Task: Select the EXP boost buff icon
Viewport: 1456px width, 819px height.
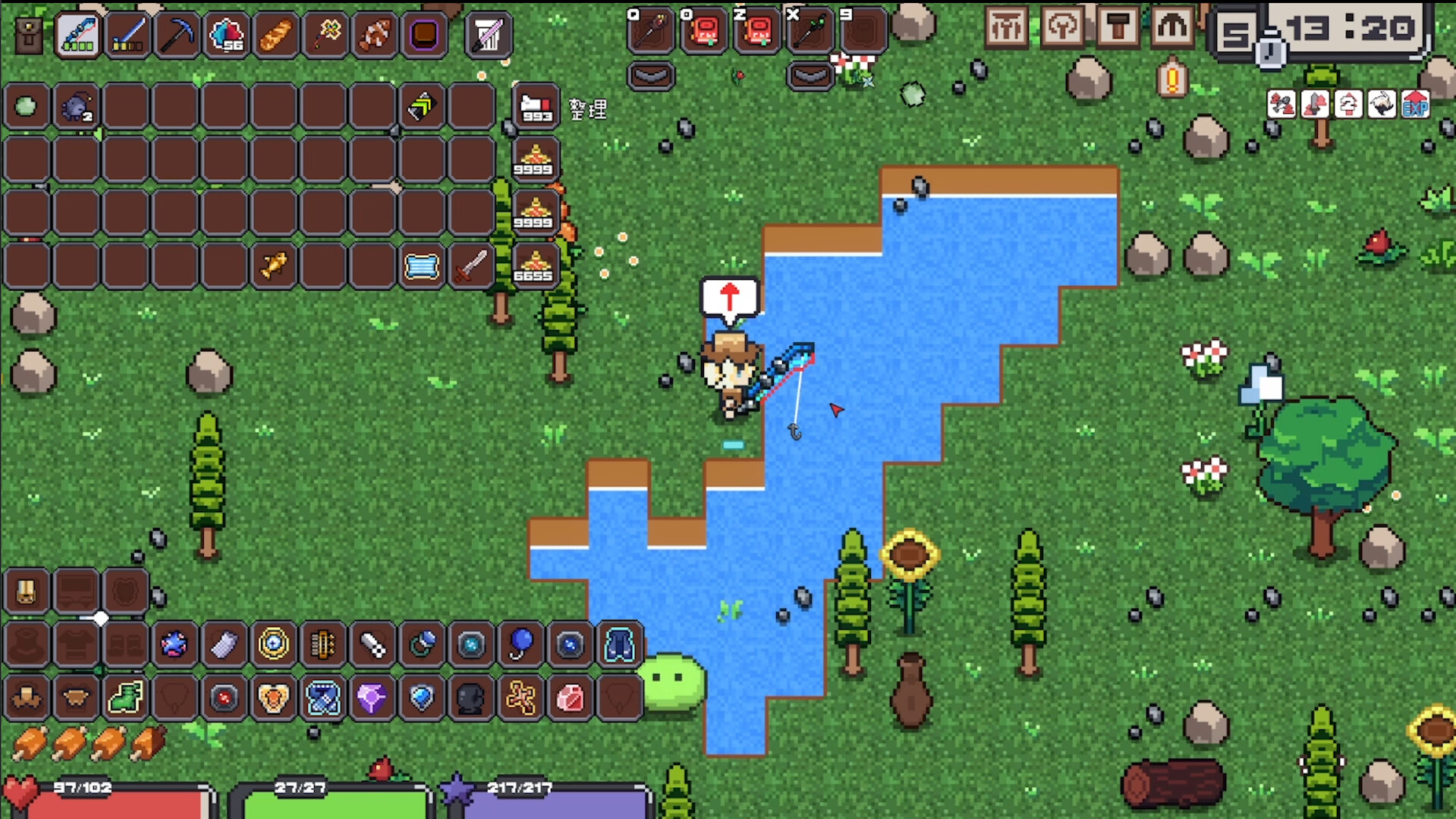Action: point(1415,105)
